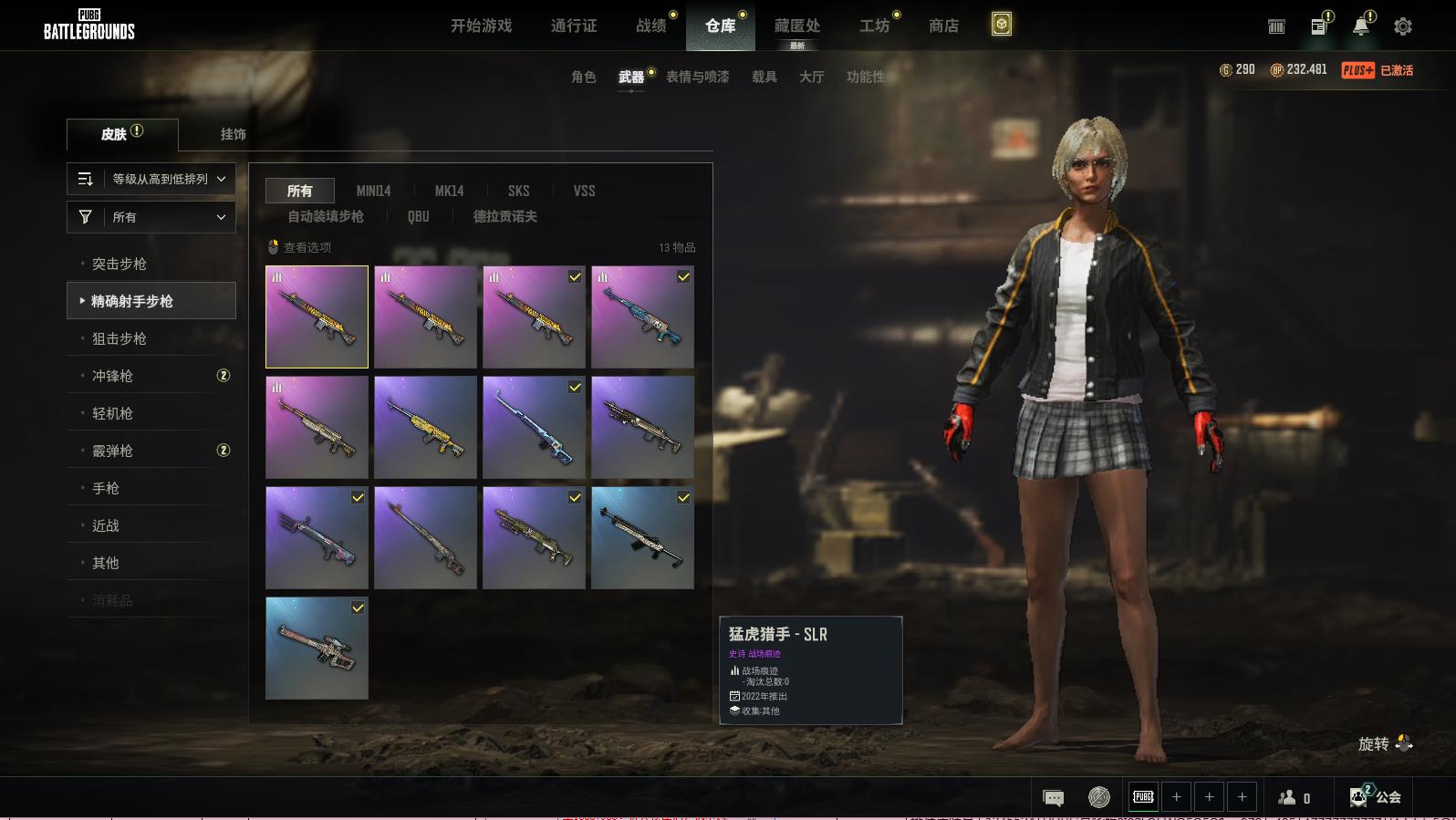Switch to the 挂饰 charms tab

click(233, 134)
